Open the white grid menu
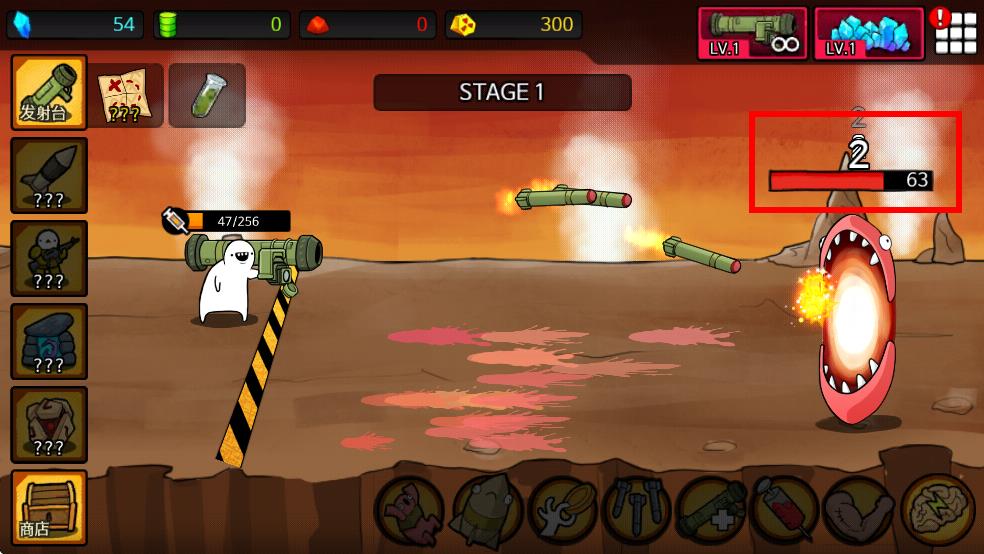This screenshot has height=554, width=984. (x=956, y=34)
